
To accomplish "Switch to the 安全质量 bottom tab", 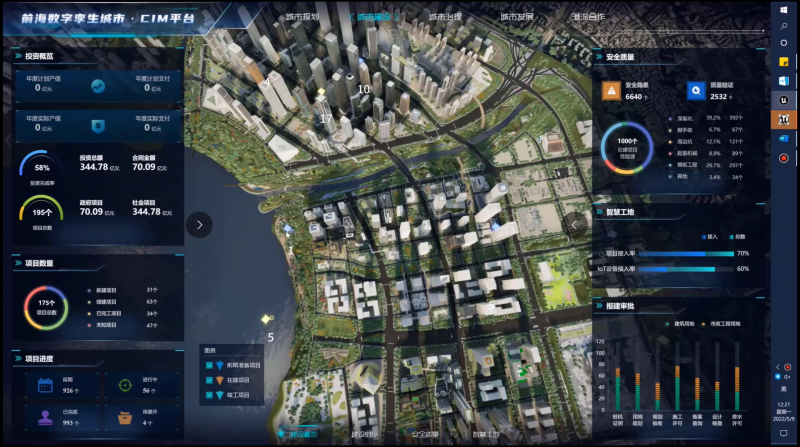I will coord(425,435).
